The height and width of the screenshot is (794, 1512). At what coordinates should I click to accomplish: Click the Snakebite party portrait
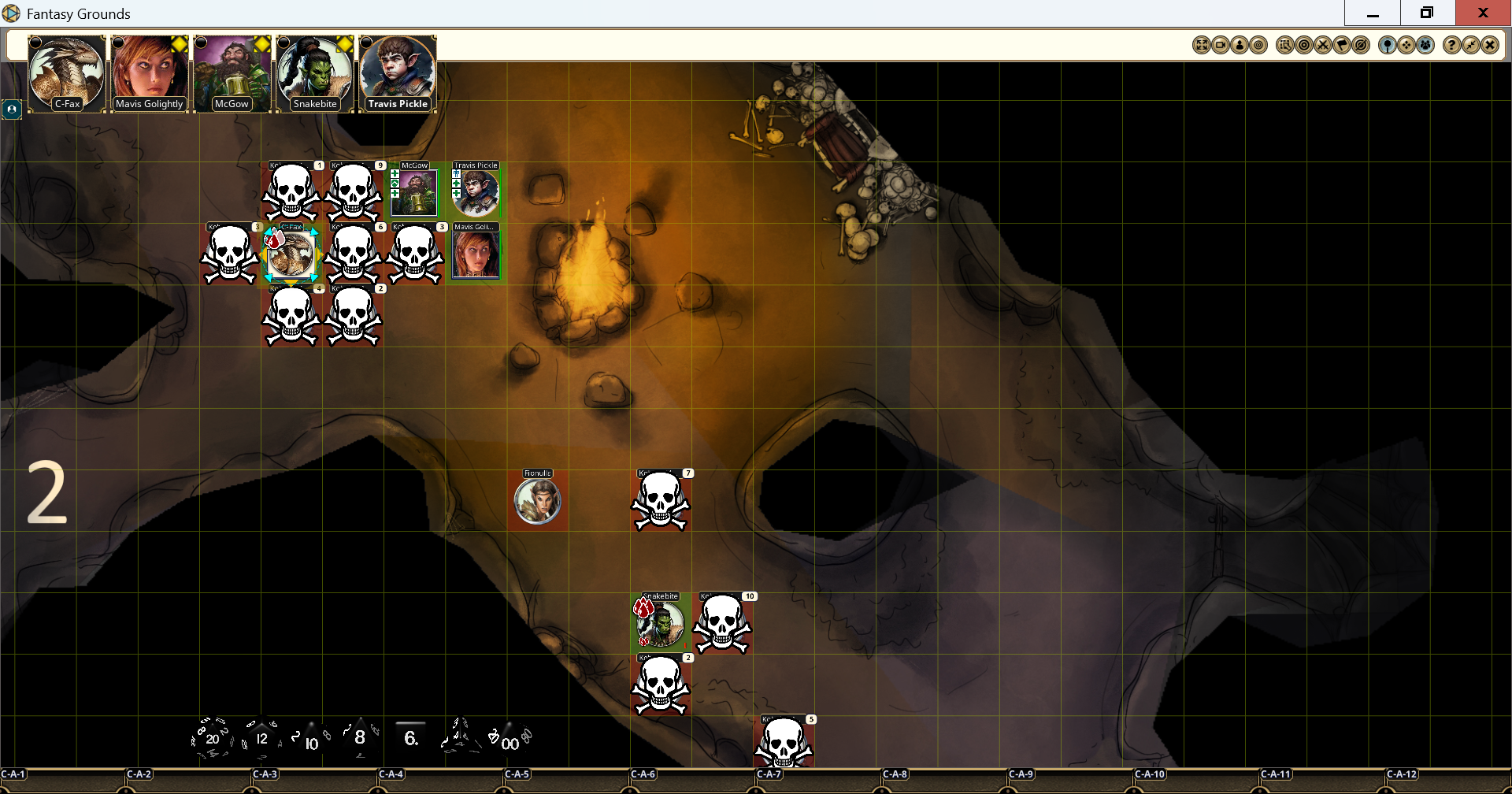point(315,74)
